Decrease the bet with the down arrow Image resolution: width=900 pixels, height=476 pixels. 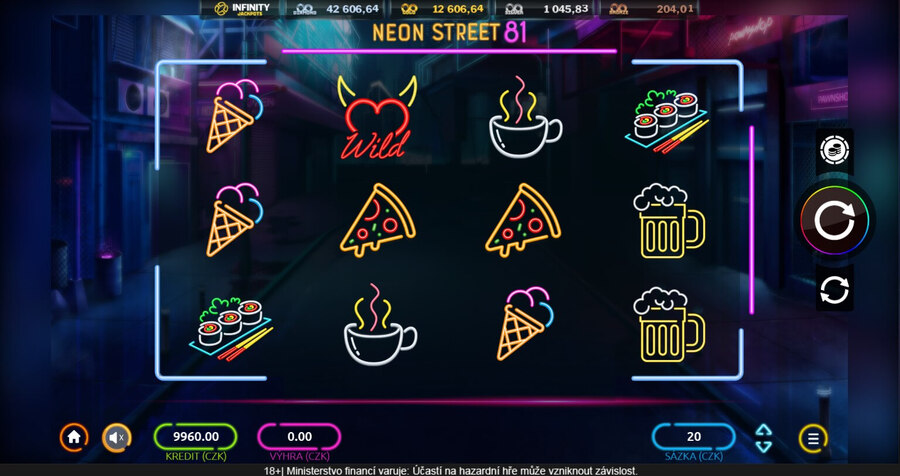pos(764,445)
